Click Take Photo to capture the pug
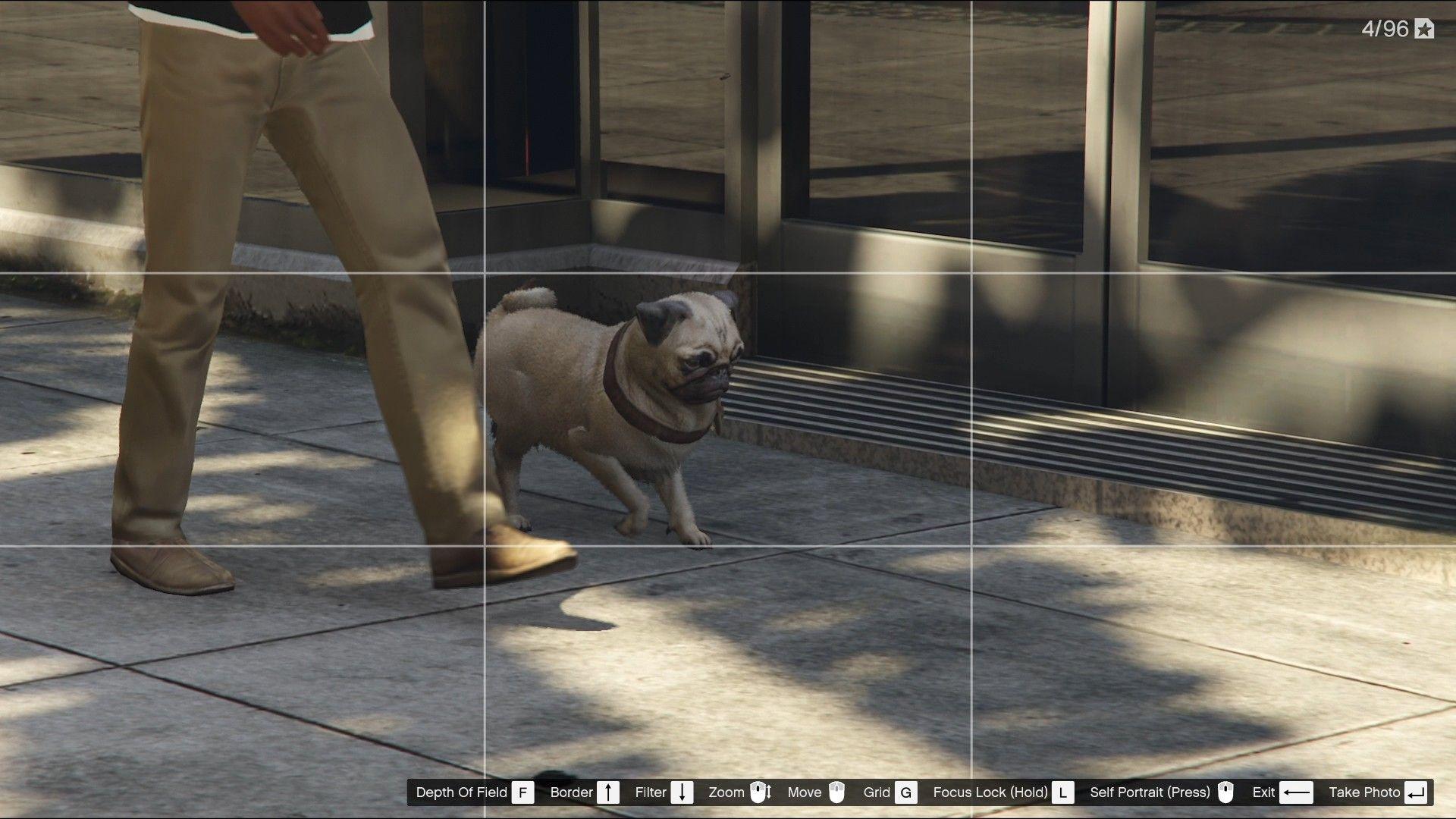Viewport: 1456px width, 819px height. (1365, 792)
